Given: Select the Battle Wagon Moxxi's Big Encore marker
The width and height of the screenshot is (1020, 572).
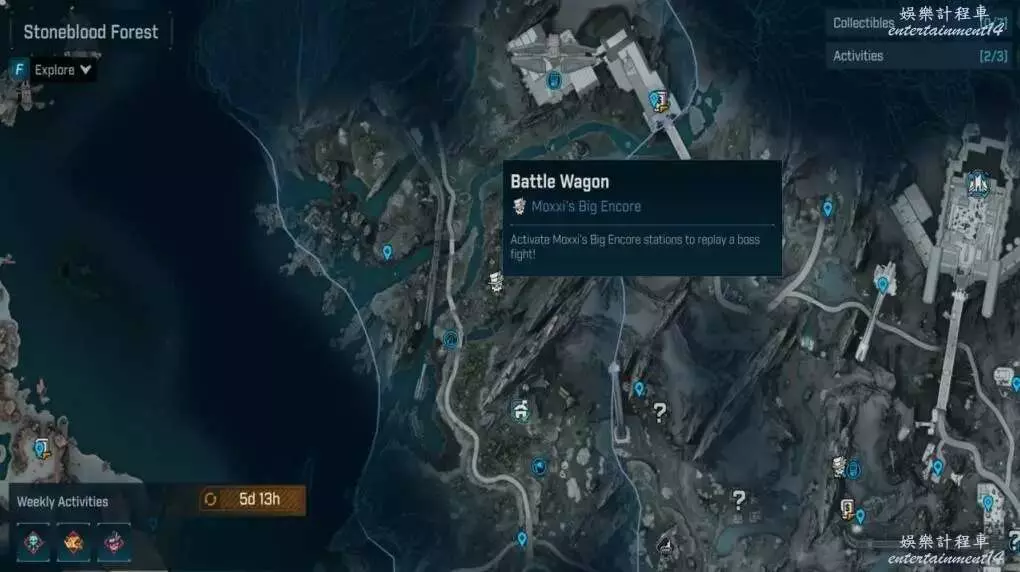Looking at the screenshot, I should 496,281.
